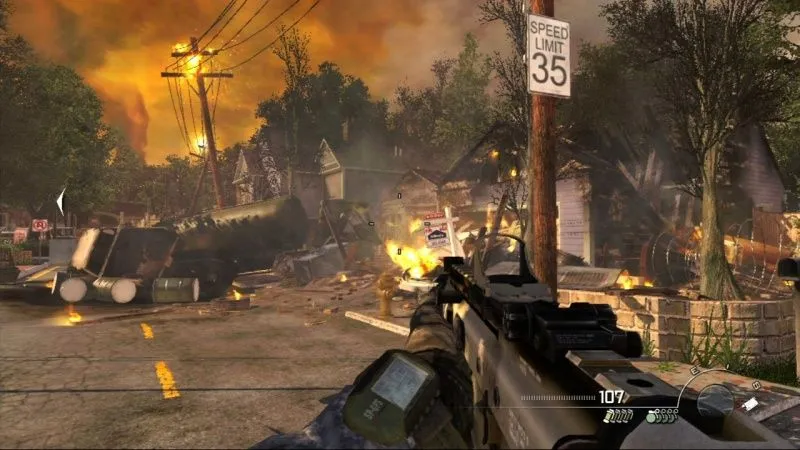Select the flashbang grenade icons
This screenshot has height=450, width=800.
click(x=617, y=415)
